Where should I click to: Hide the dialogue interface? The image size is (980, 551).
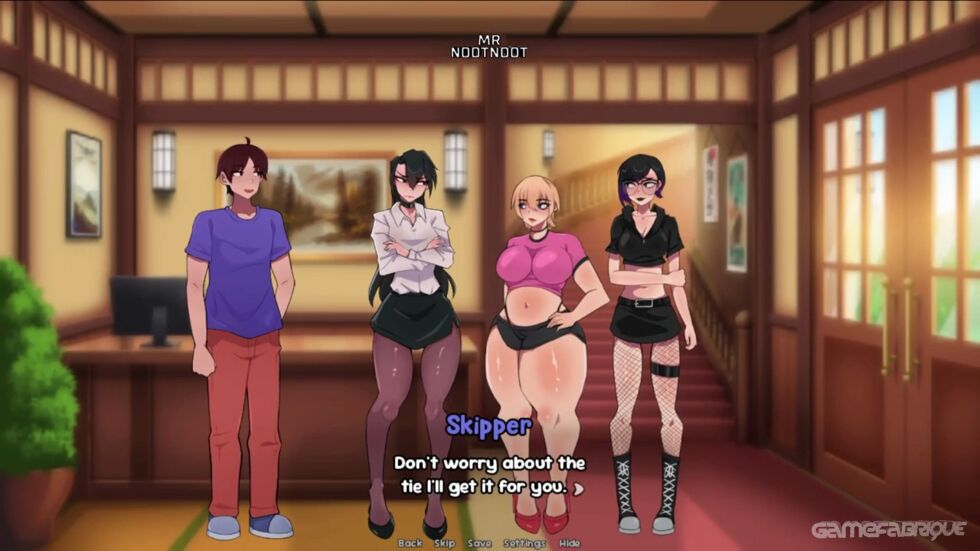point(569,543)
